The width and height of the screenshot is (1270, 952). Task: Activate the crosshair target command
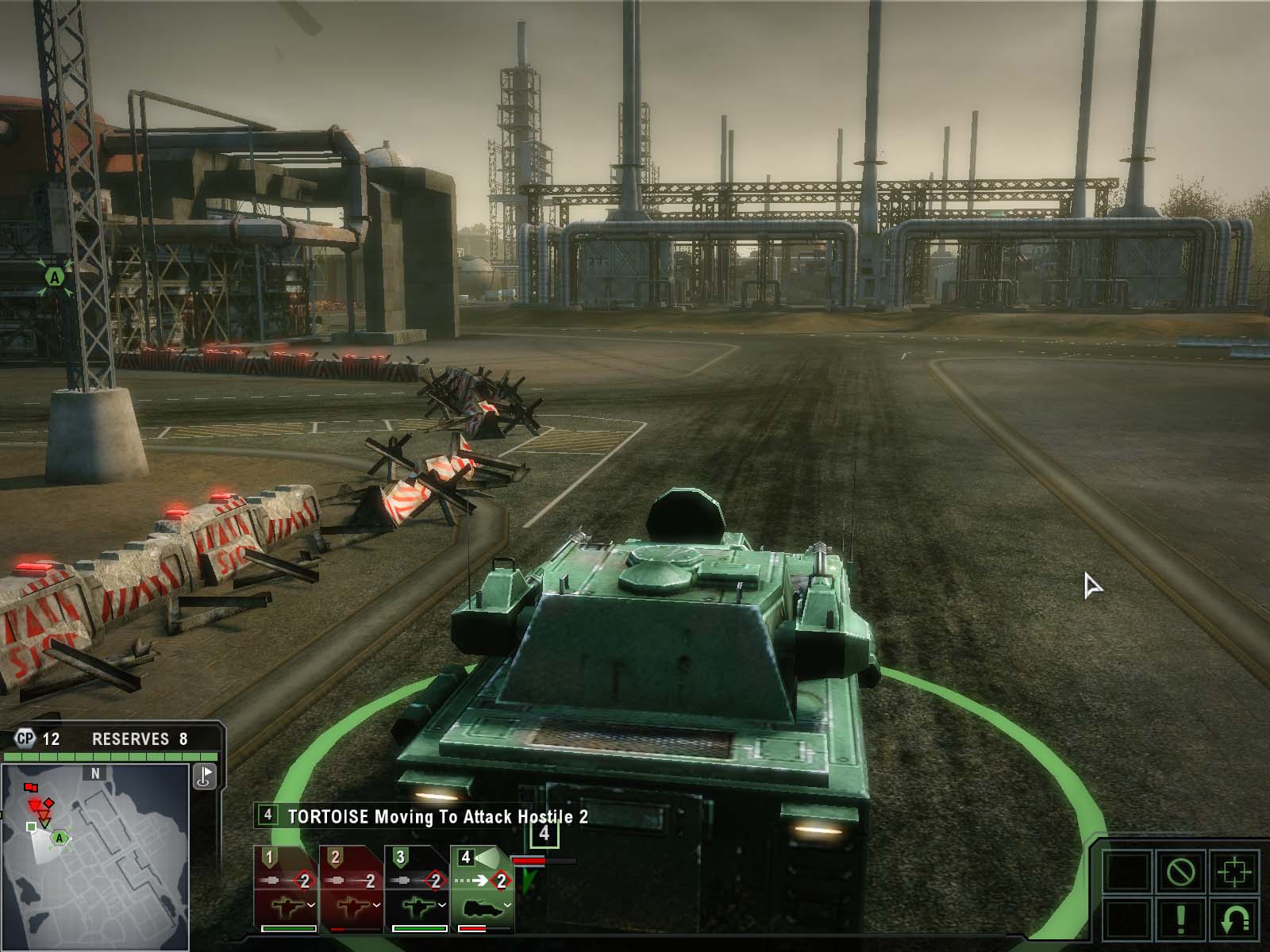point(1233,873)
